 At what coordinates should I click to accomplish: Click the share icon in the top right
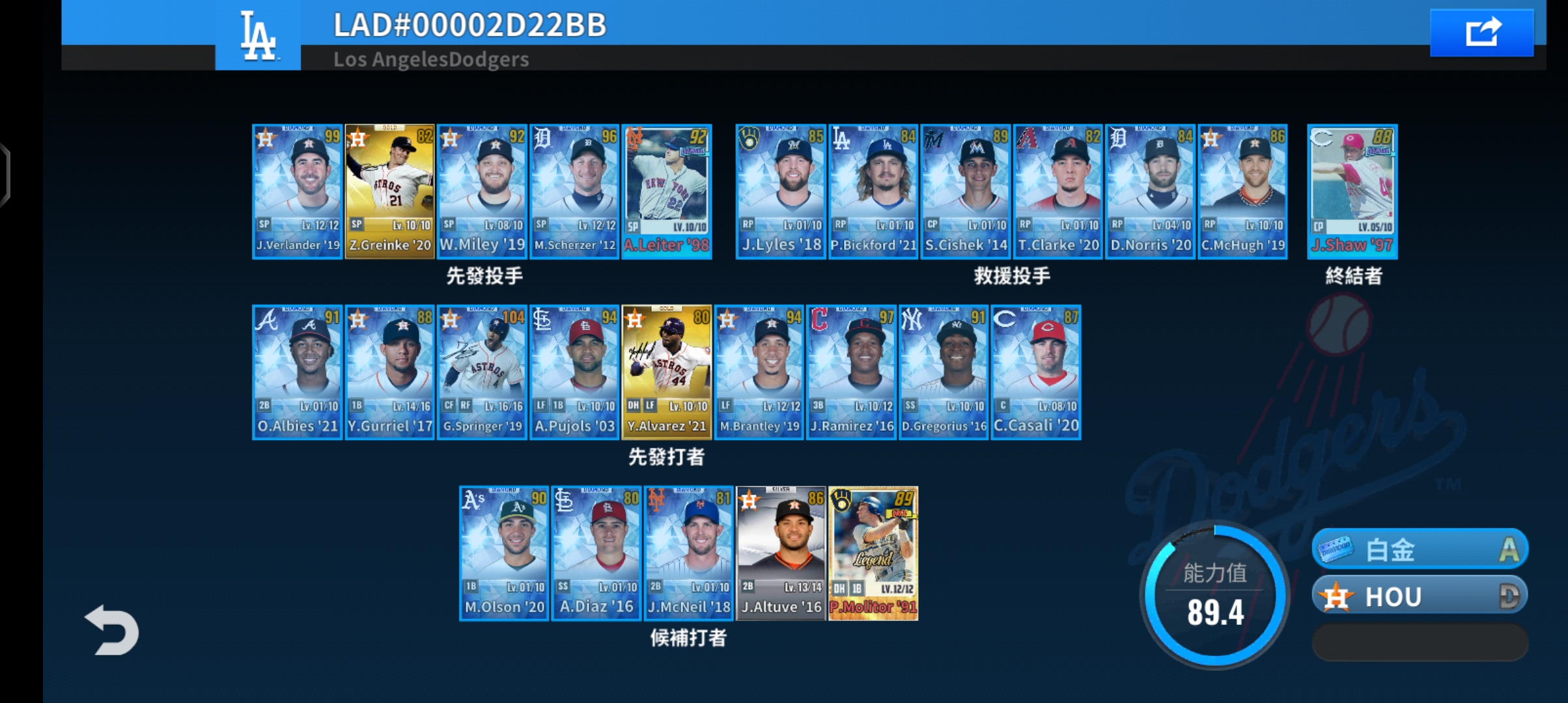1481,31
